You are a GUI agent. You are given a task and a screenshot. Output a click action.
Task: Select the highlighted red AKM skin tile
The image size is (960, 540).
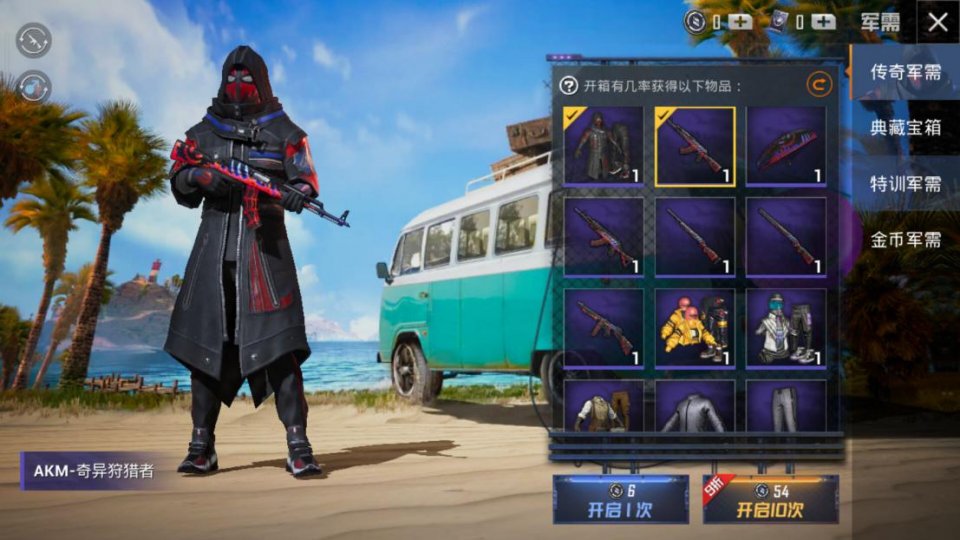[695, 146]
